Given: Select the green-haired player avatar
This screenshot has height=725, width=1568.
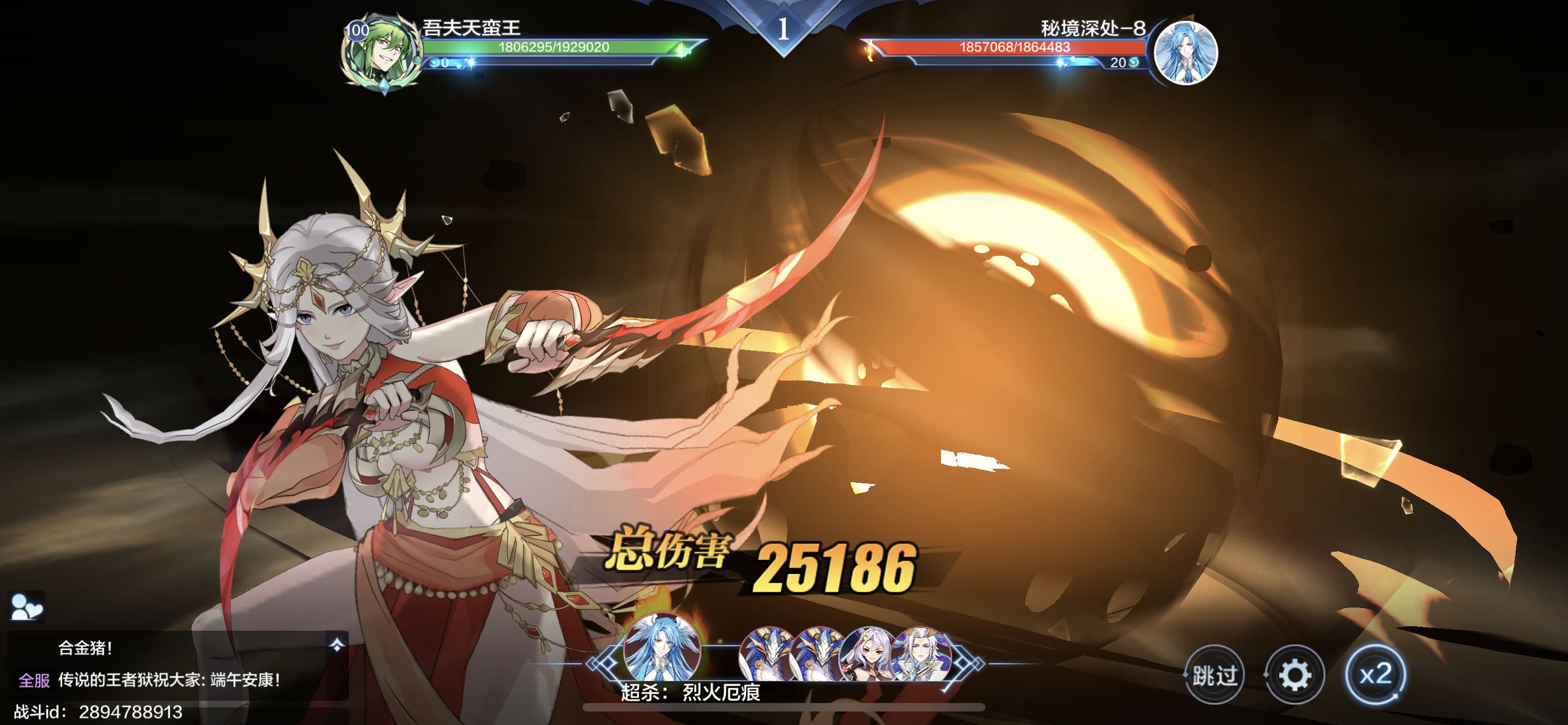Looking at the screenshot, I should coord(382,54).
